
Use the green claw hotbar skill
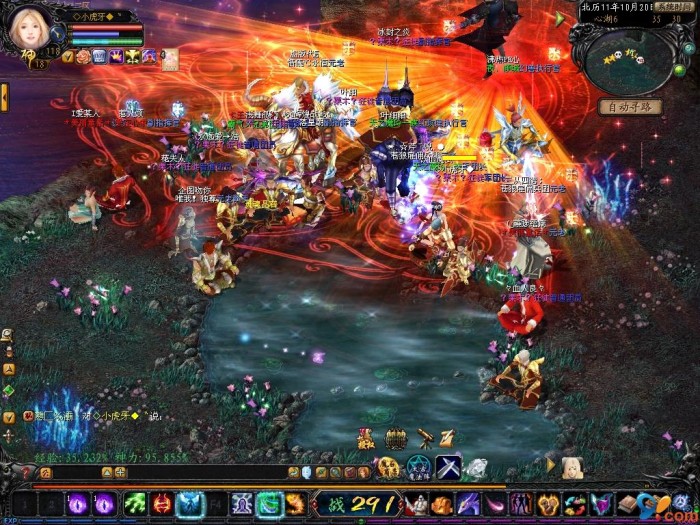[135, 503]
